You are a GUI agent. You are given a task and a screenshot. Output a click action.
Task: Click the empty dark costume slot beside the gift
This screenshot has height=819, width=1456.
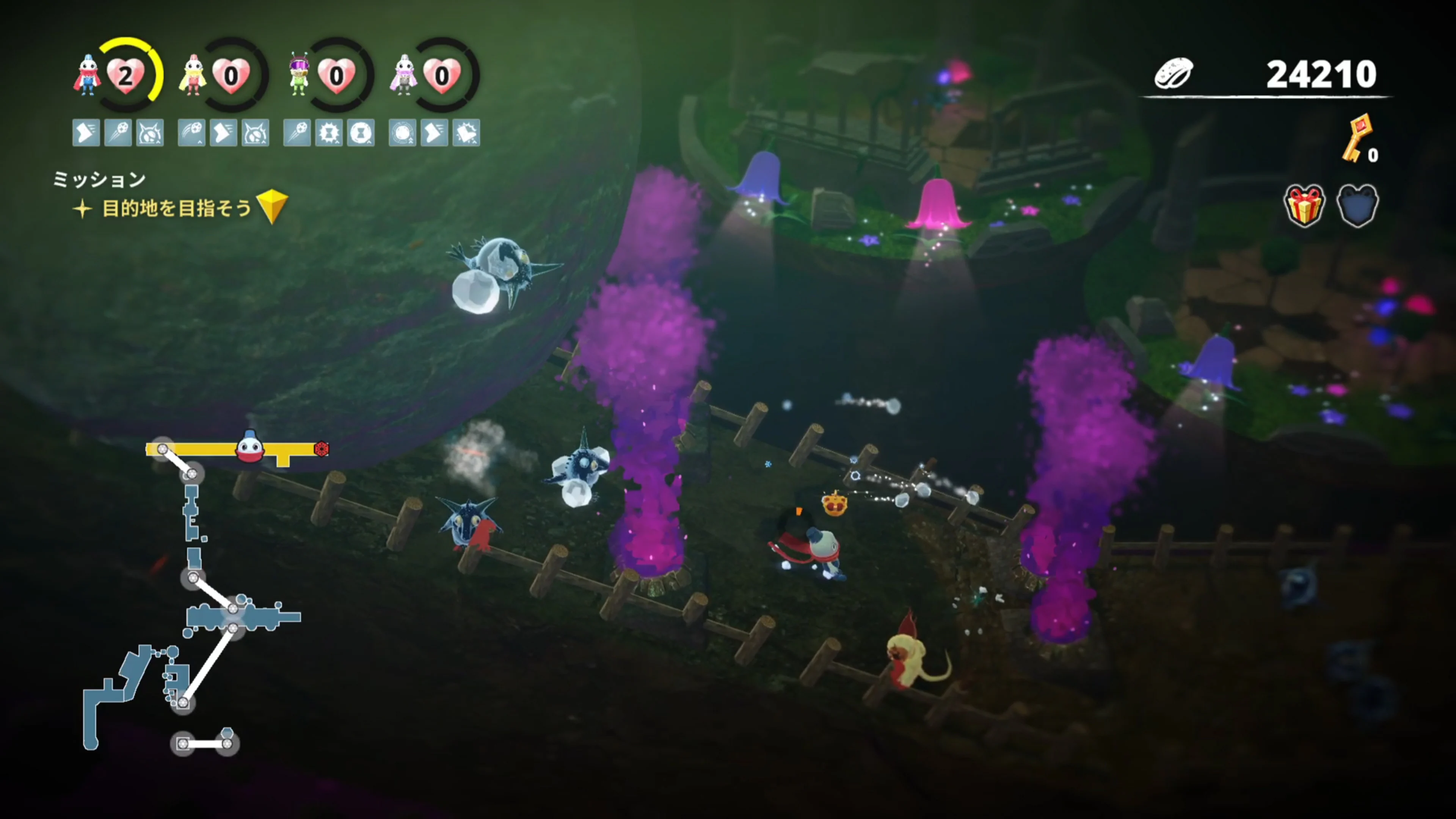[x=1358, y=205]
